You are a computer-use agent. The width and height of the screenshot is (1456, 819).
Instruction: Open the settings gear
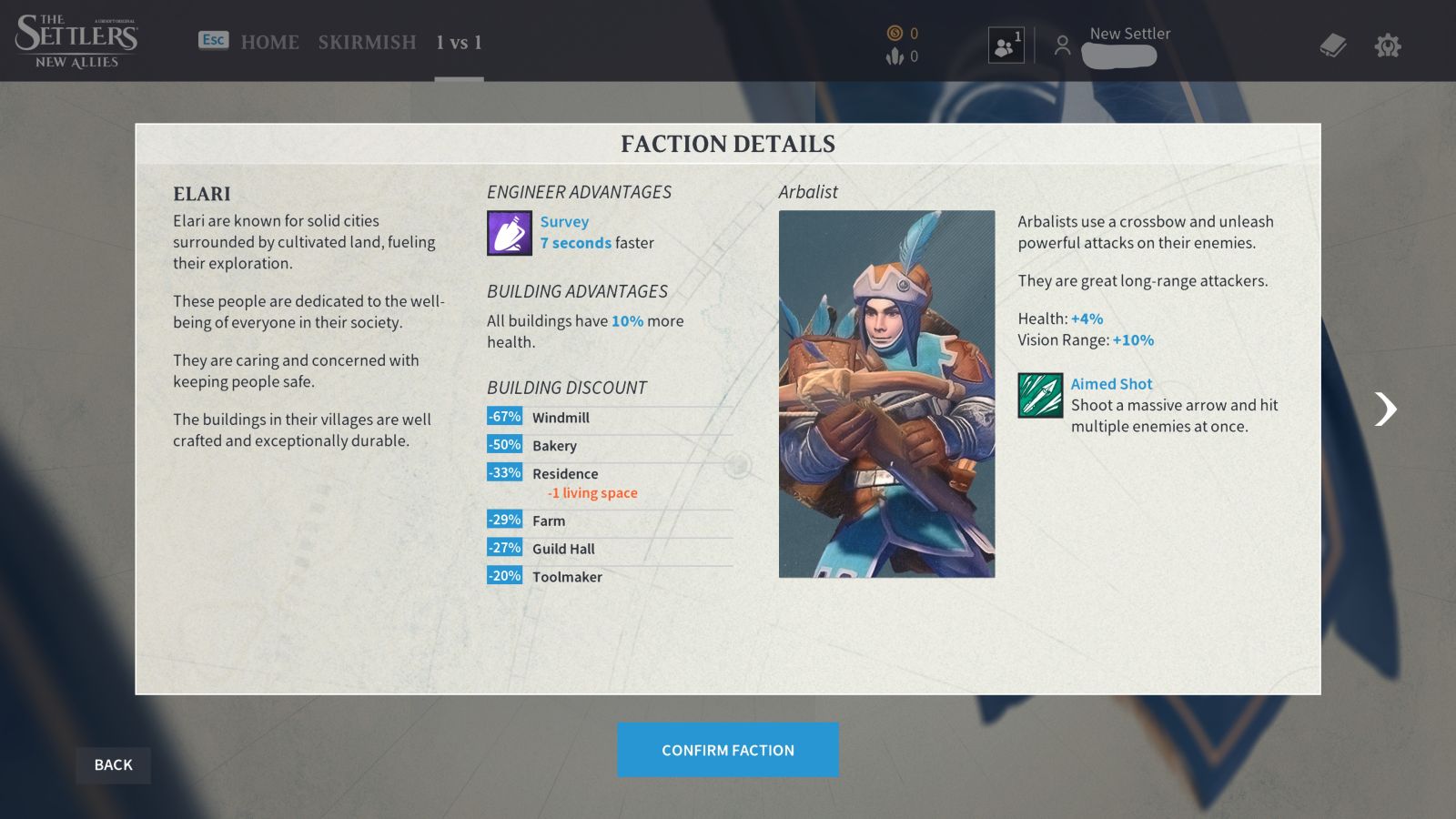coord(1387,45)
